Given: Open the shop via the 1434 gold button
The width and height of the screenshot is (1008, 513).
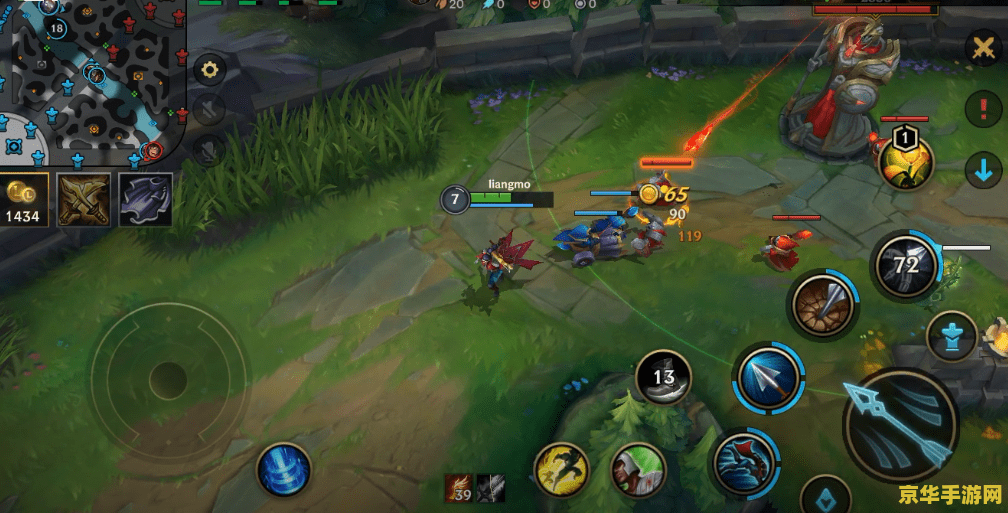Looking at the screenshot, I should tap(25, 200).
